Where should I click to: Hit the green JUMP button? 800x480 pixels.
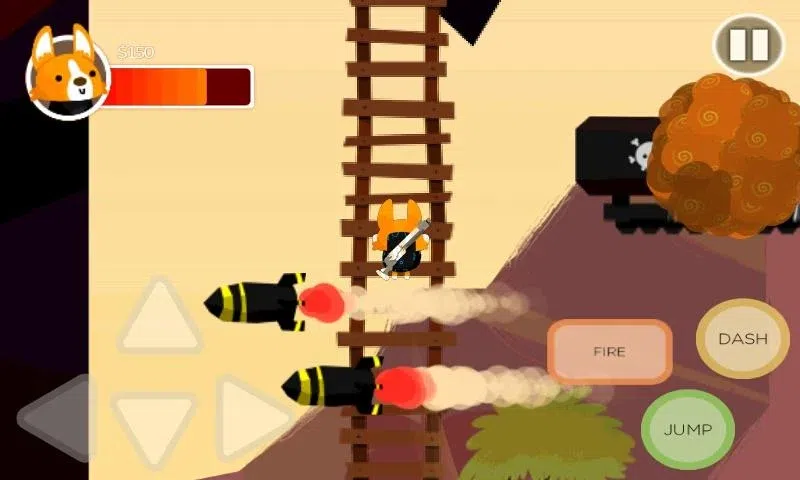(x=688, y=429)
